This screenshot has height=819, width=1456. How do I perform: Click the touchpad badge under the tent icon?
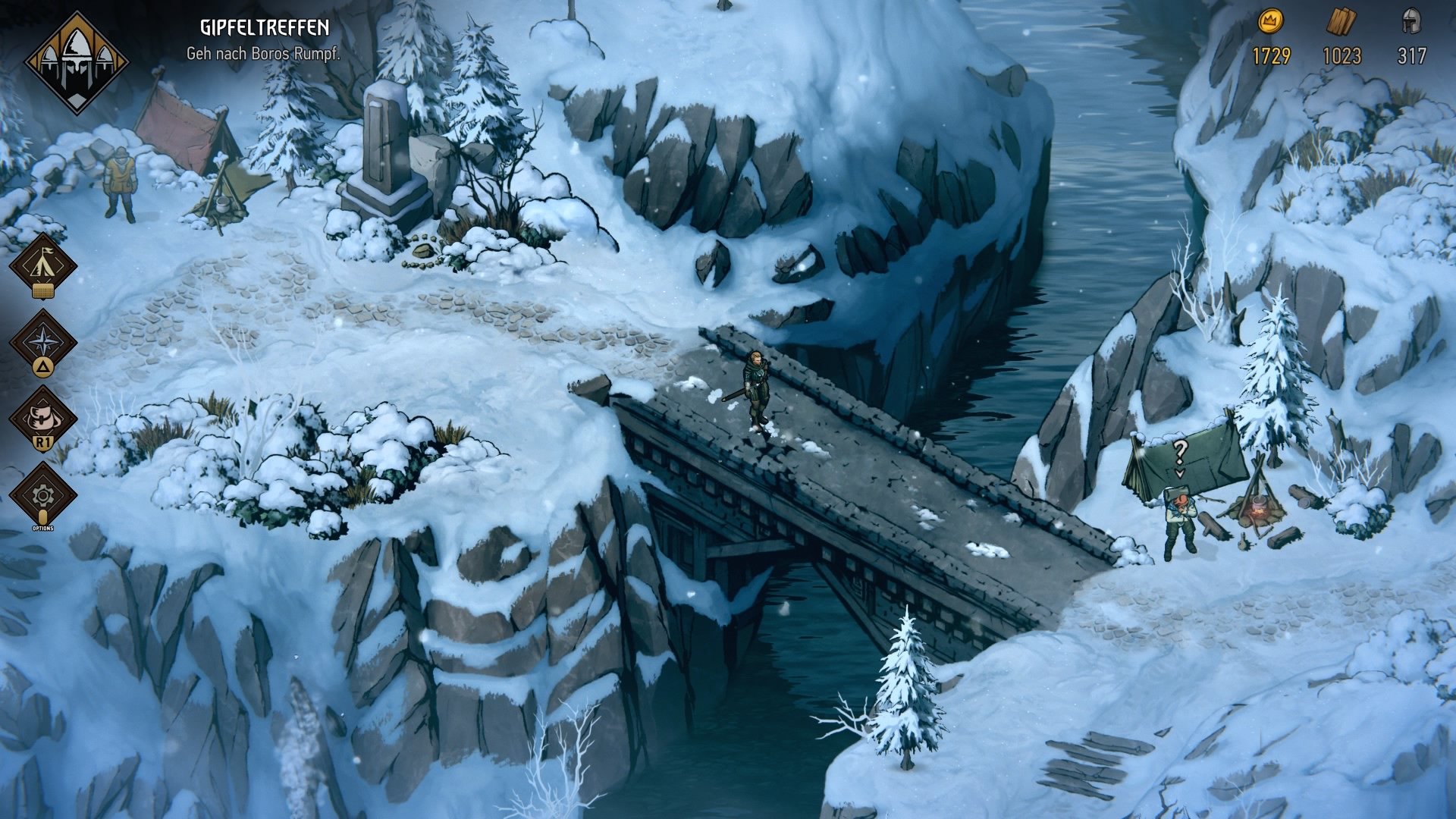pyautogui.click(x=43, y=290)
